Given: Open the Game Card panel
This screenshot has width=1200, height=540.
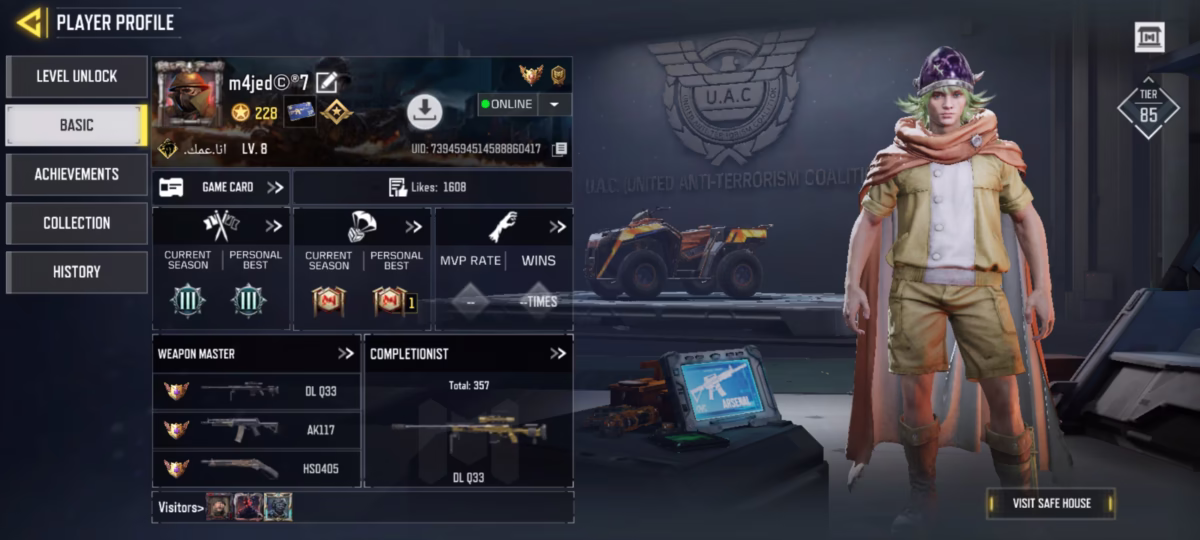Looking at the screenshot, I should [x=221, y=187].
